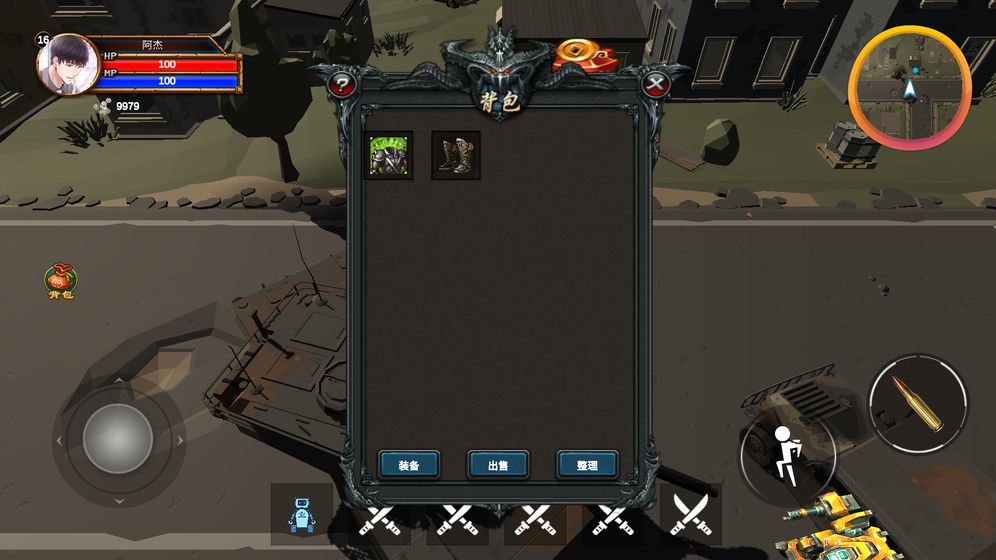Open the 背包 bag icon on the HUD
Screen dimensions: 996x560
[x=61, y=282]
